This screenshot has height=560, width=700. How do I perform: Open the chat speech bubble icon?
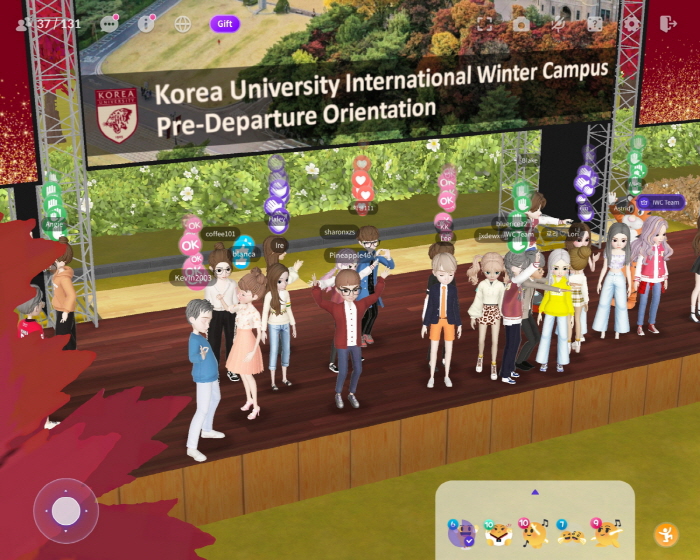(x=110, y=24)
